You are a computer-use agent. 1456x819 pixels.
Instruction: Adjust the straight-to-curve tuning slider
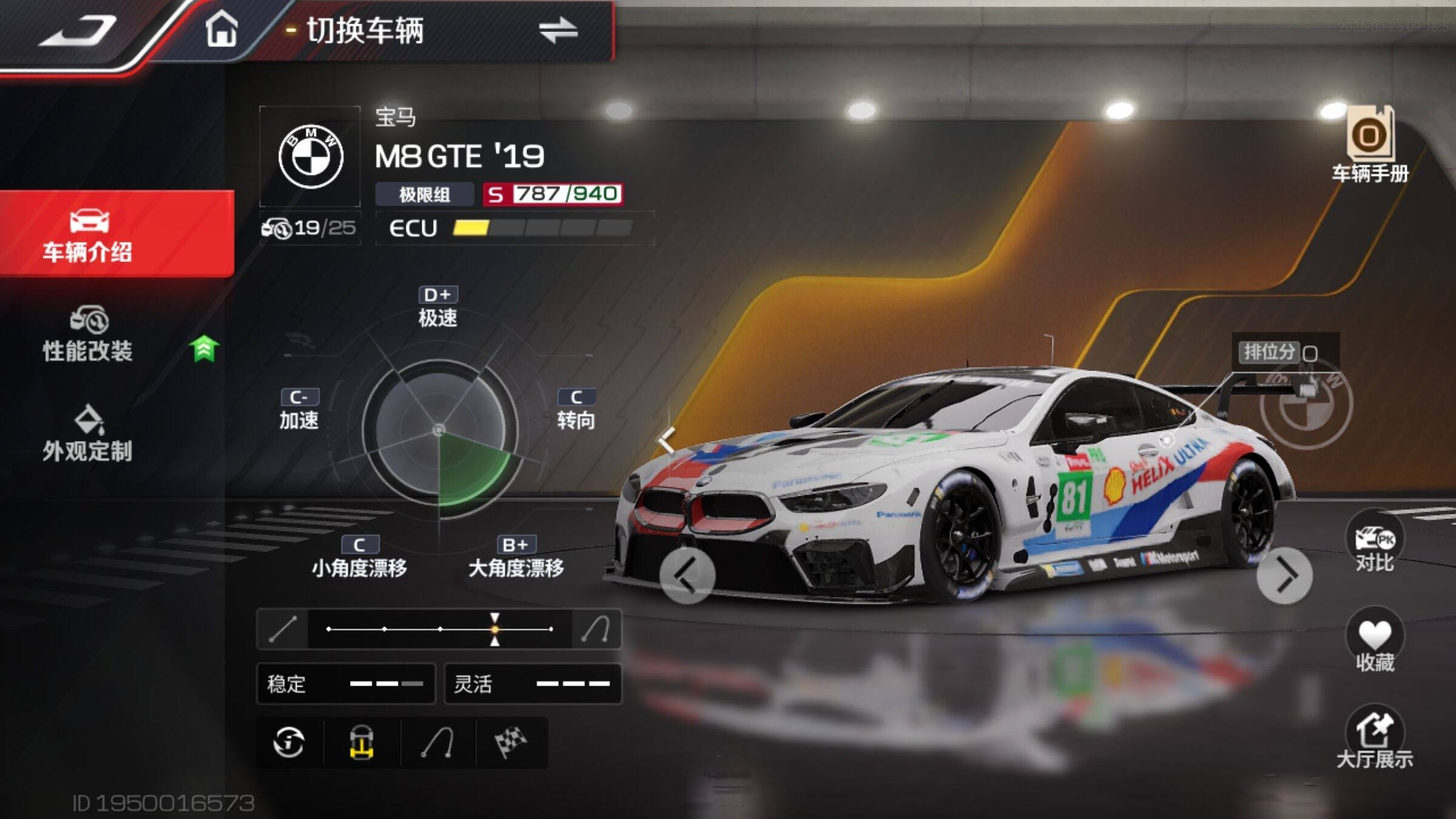point(494,629)
